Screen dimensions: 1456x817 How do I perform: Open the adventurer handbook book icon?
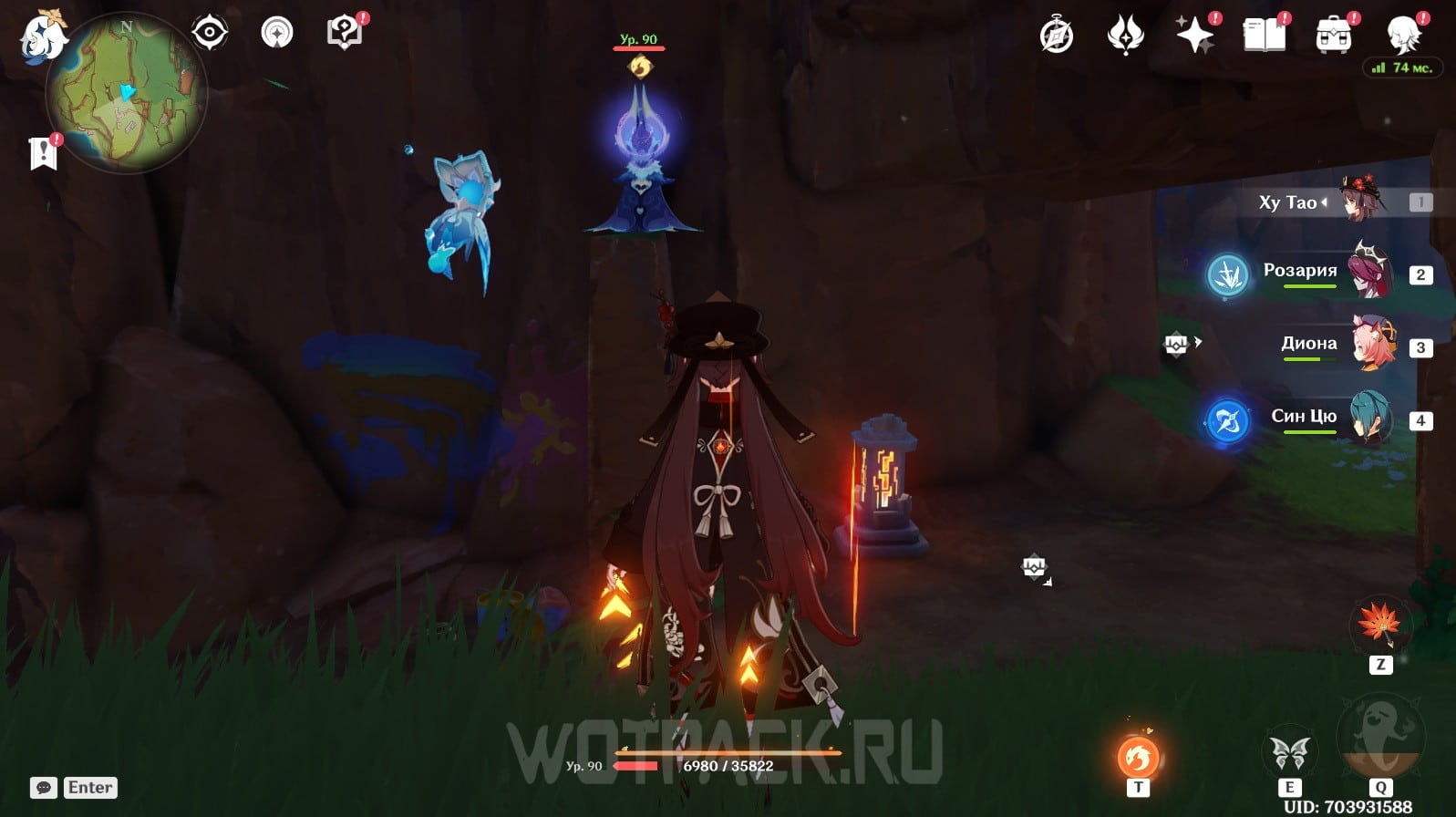pyautogui.click(x=1264, y=36)
